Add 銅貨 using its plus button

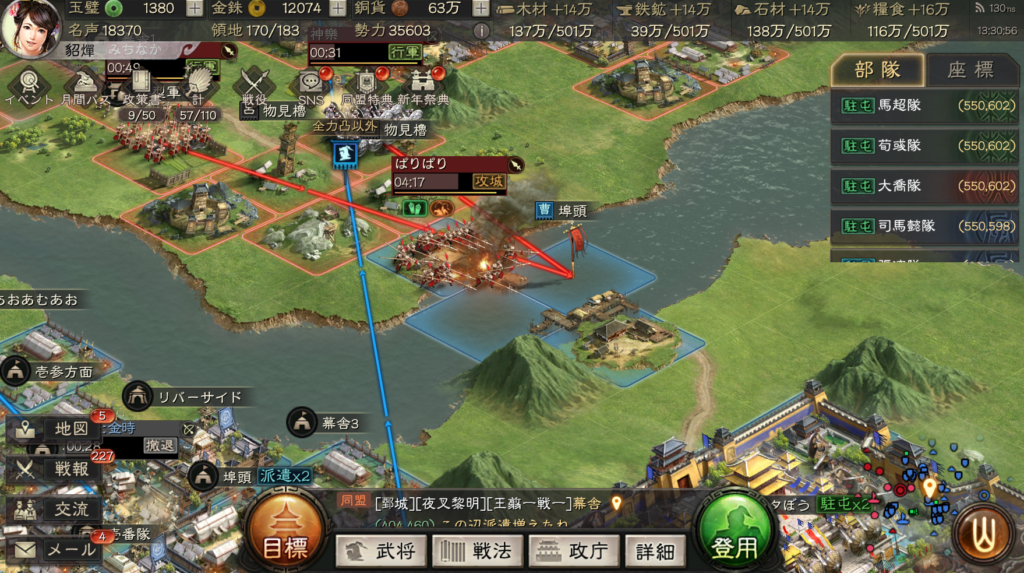pyautogui.click(x=480, y=9)
